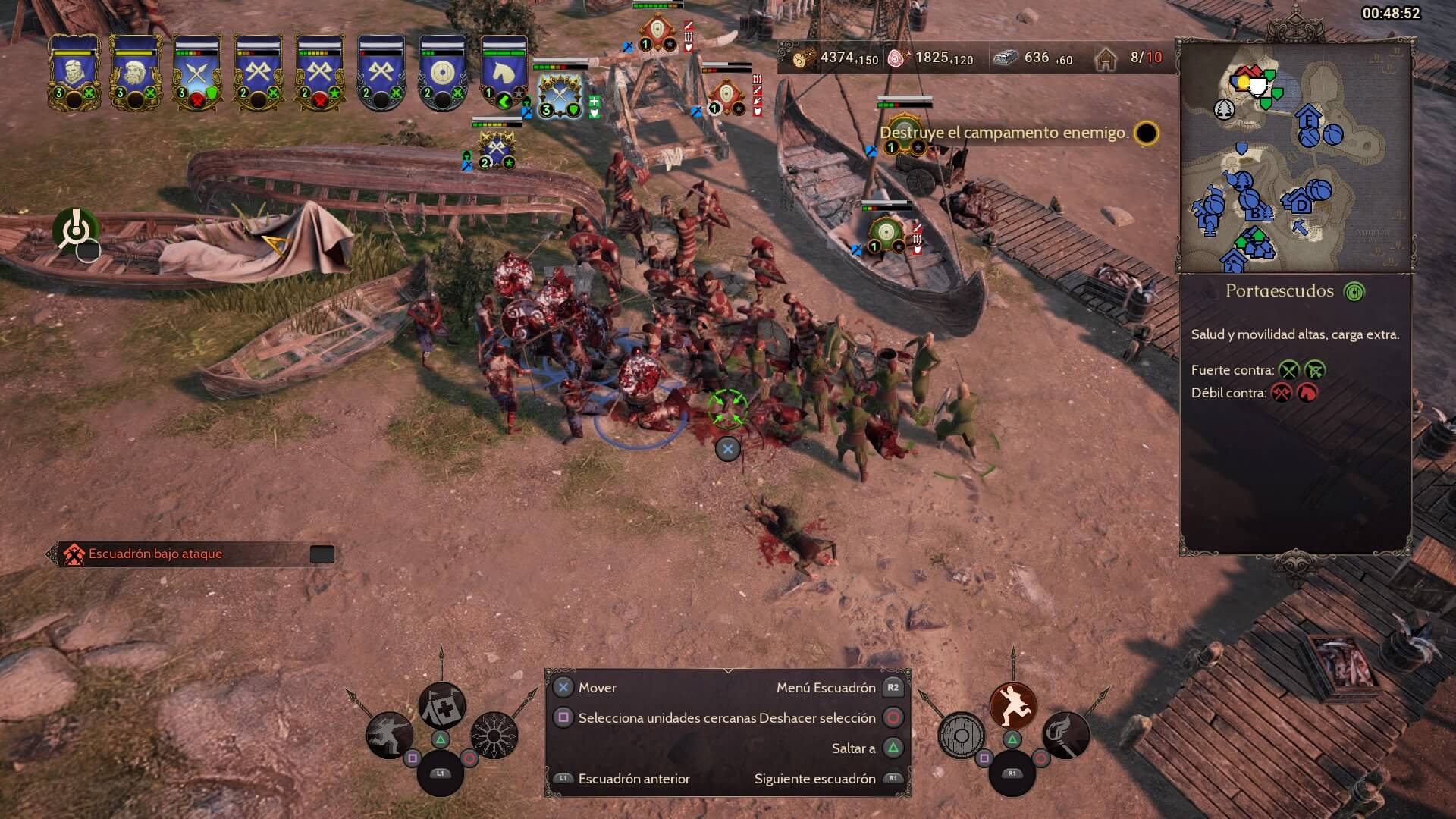Use the flaming torch ability
1456x819 pixels.
tap(1065, 734)
